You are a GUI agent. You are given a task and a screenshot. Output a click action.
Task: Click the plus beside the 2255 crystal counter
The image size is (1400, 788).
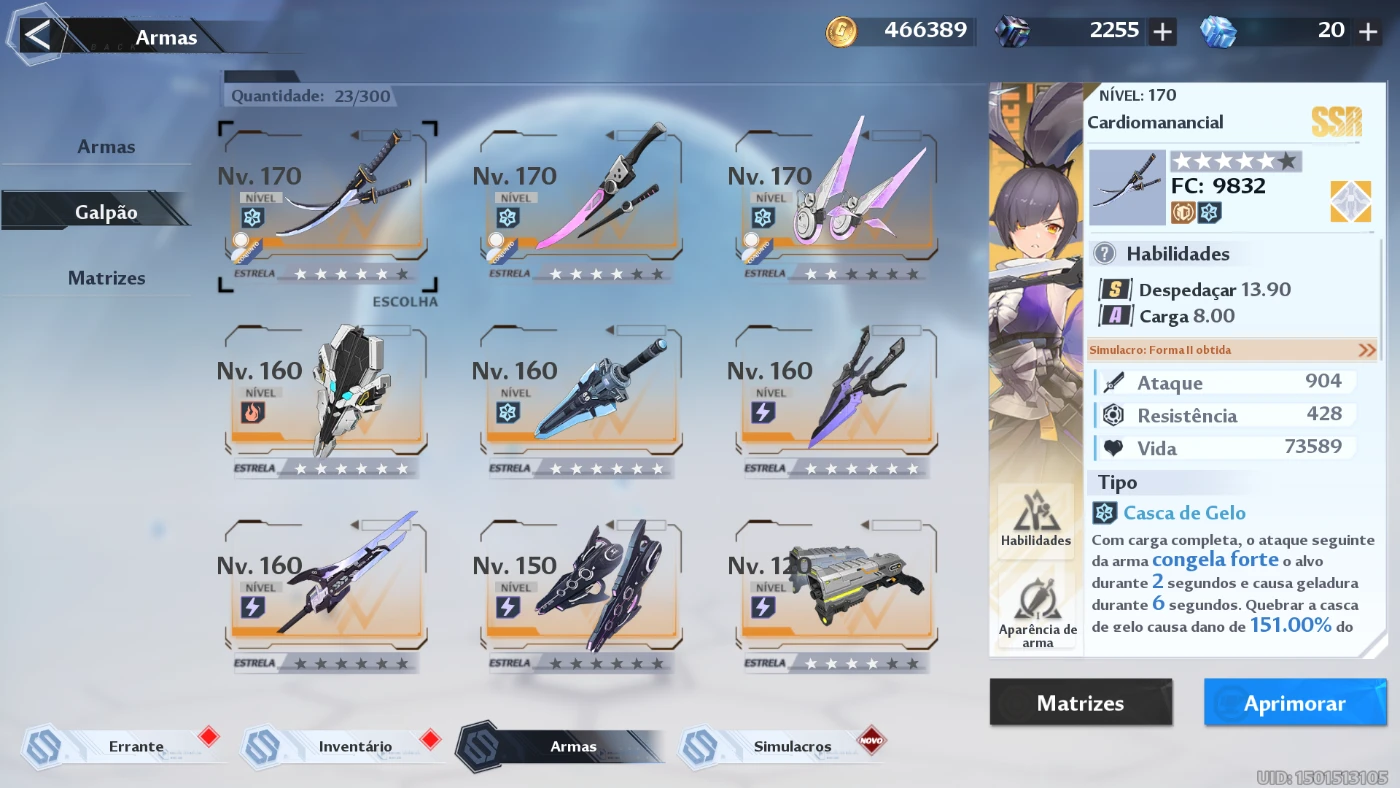pos(1162,31)
